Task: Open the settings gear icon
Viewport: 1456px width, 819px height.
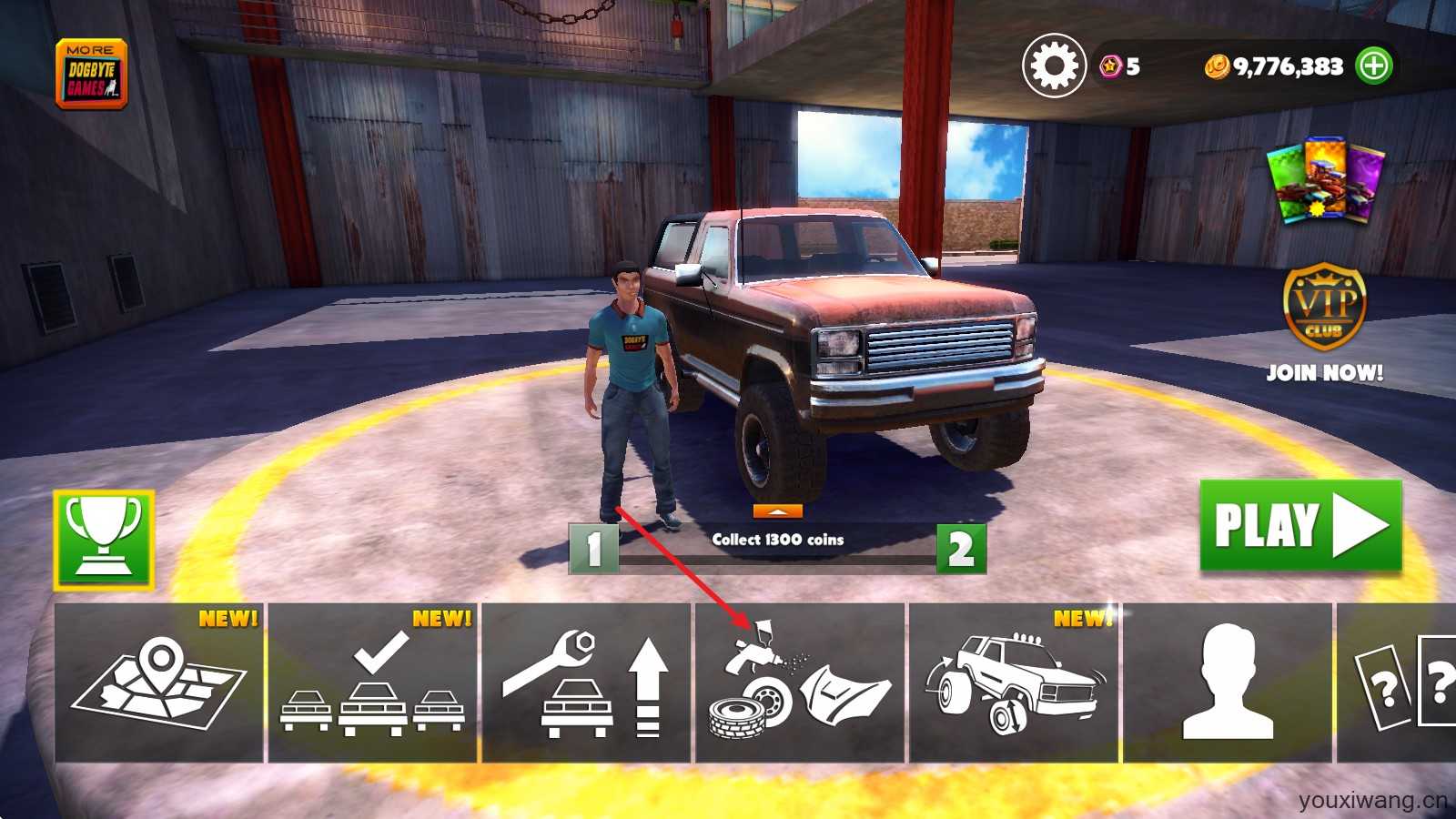Action: (x=1054, y=66)
